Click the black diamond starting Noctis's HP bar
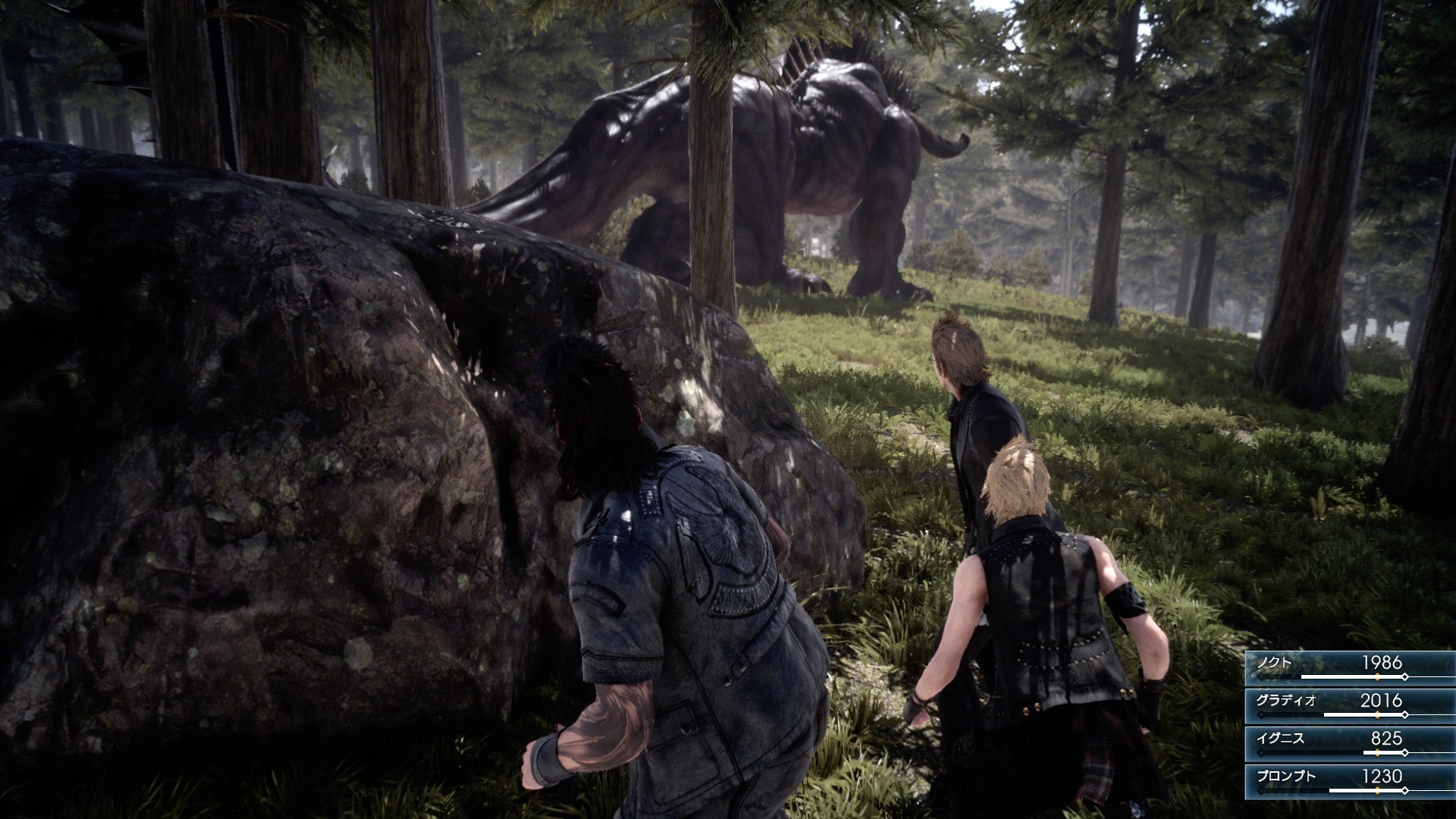 (1263, 676)
